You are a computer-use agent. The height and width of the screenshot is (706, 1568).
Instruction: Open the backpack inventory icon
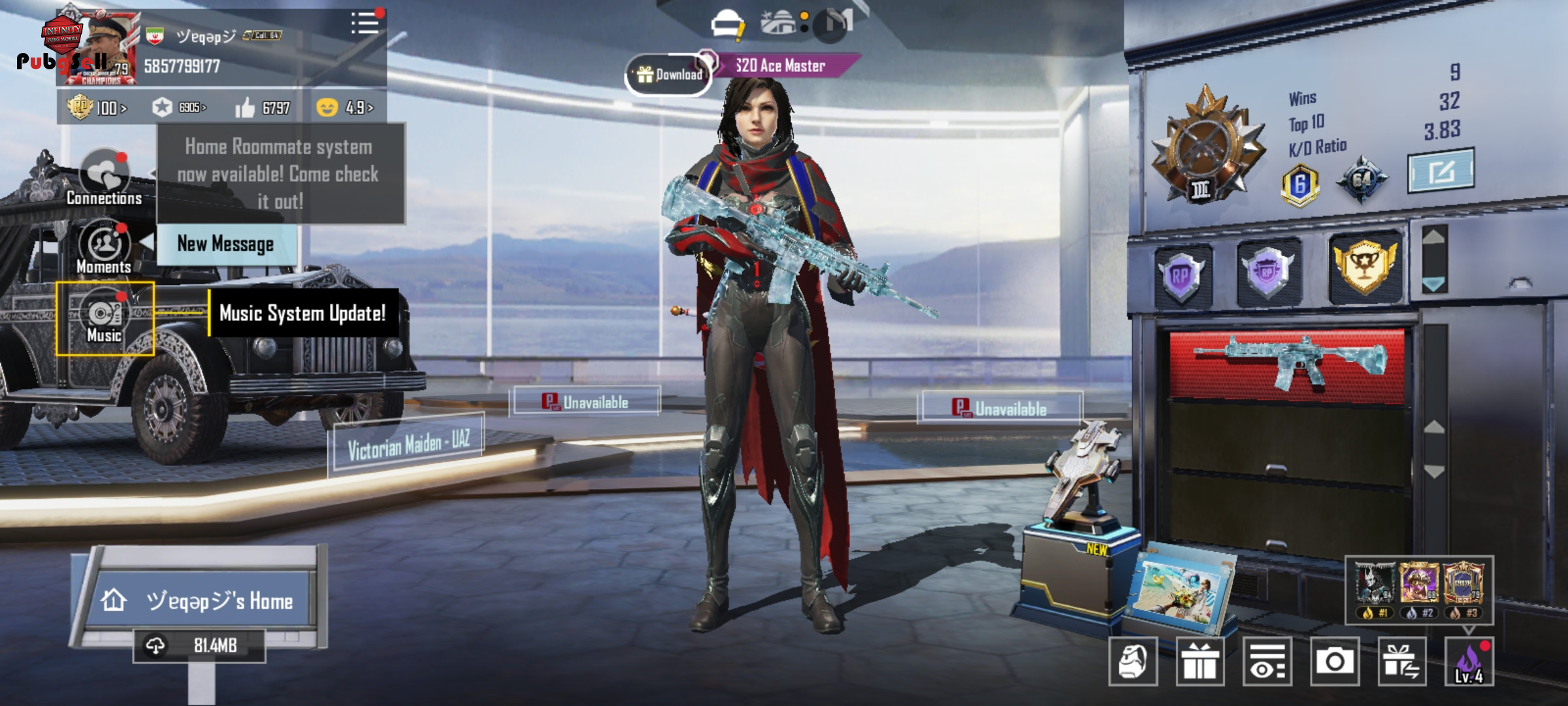[1133, 661]
